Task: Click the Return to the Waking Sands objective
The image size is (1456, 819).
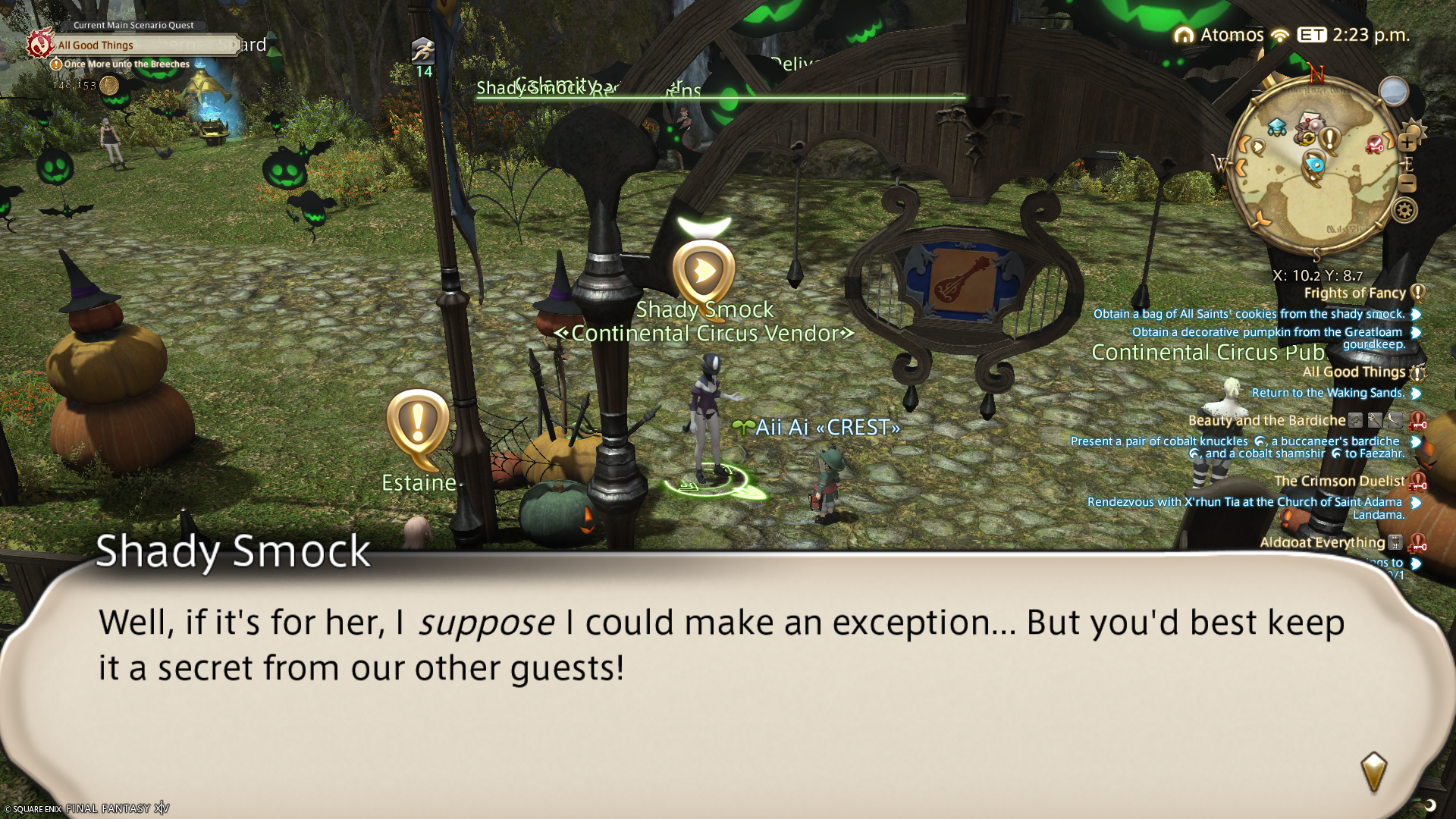Action: point(1328,393)
